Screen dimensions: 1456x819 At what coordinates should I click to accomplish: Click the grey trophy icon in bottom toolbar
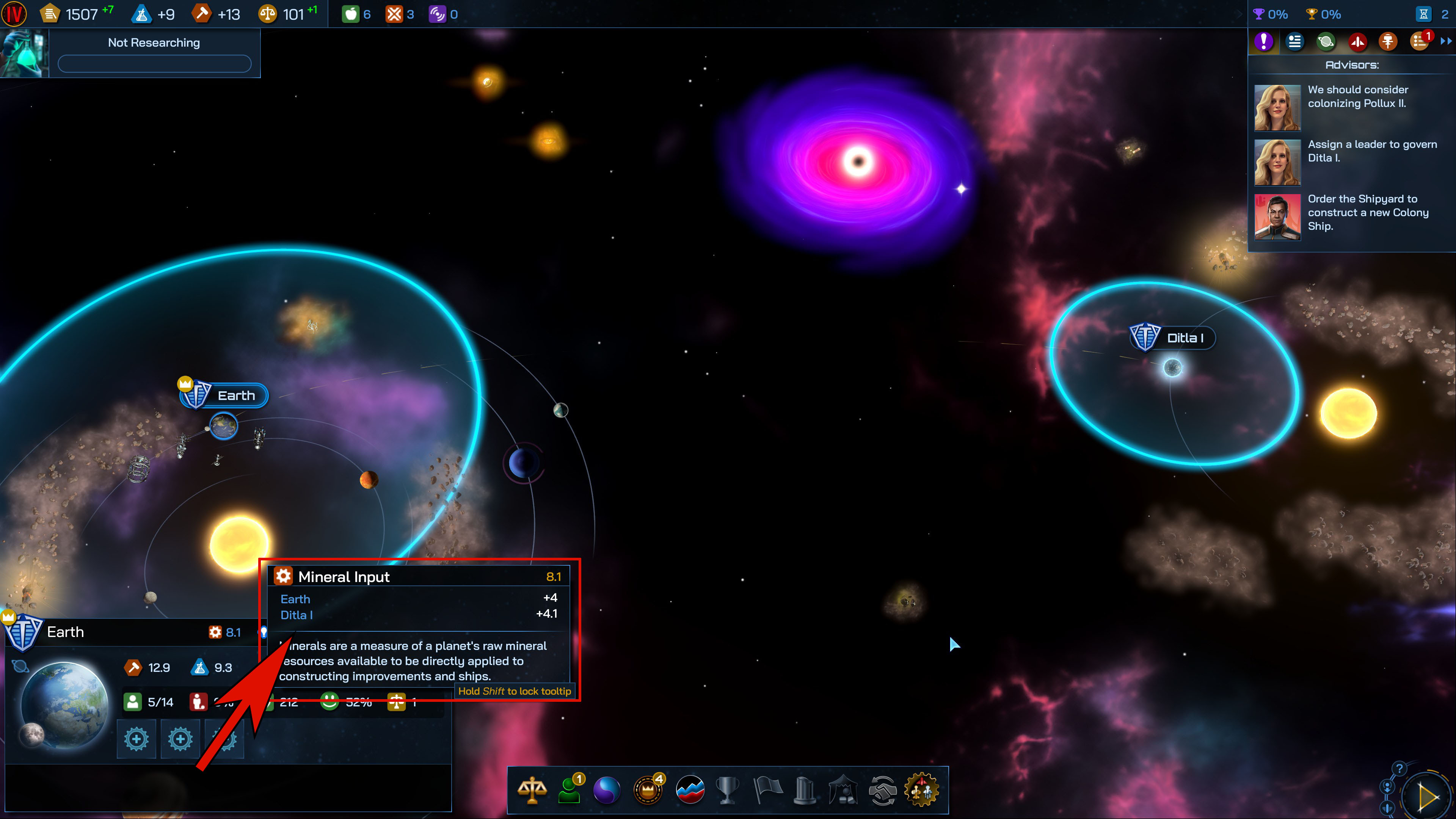[727, 790]
